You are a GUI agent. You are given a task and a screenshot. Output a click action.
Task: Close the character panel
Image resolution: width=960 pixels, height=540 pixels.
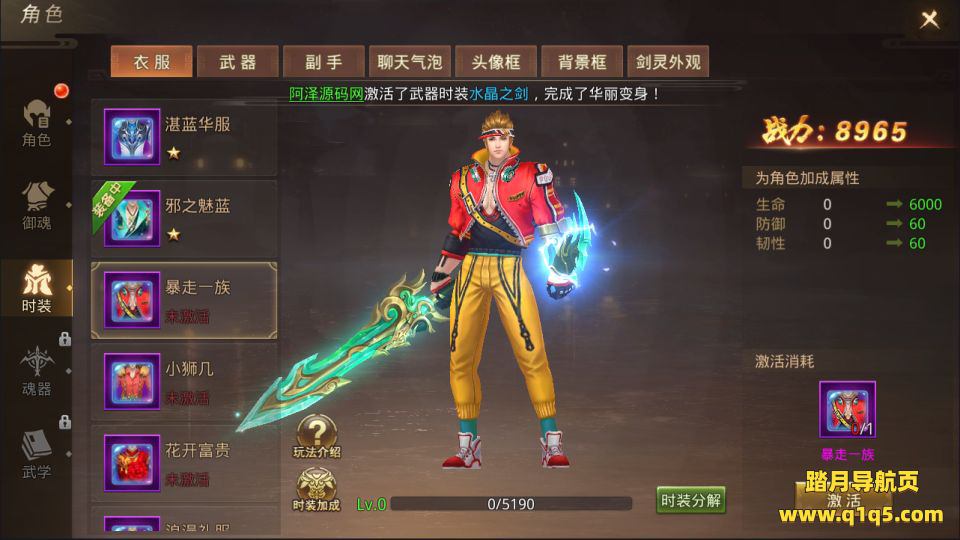pyautogui.click(x=929, y=19)
